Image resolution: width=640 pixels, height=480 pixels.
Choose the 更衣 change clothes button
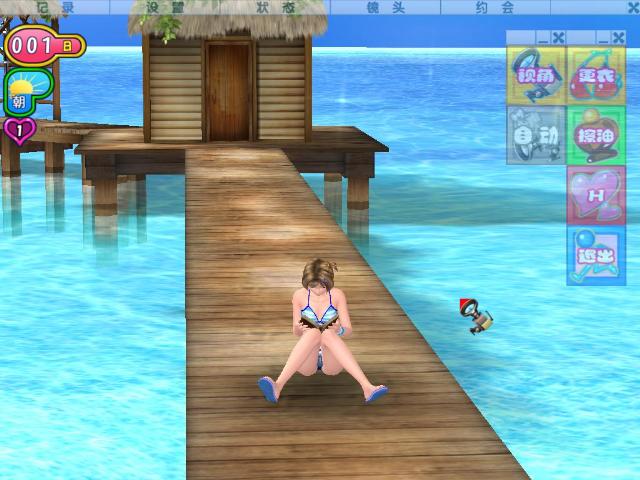click(596, 76)
